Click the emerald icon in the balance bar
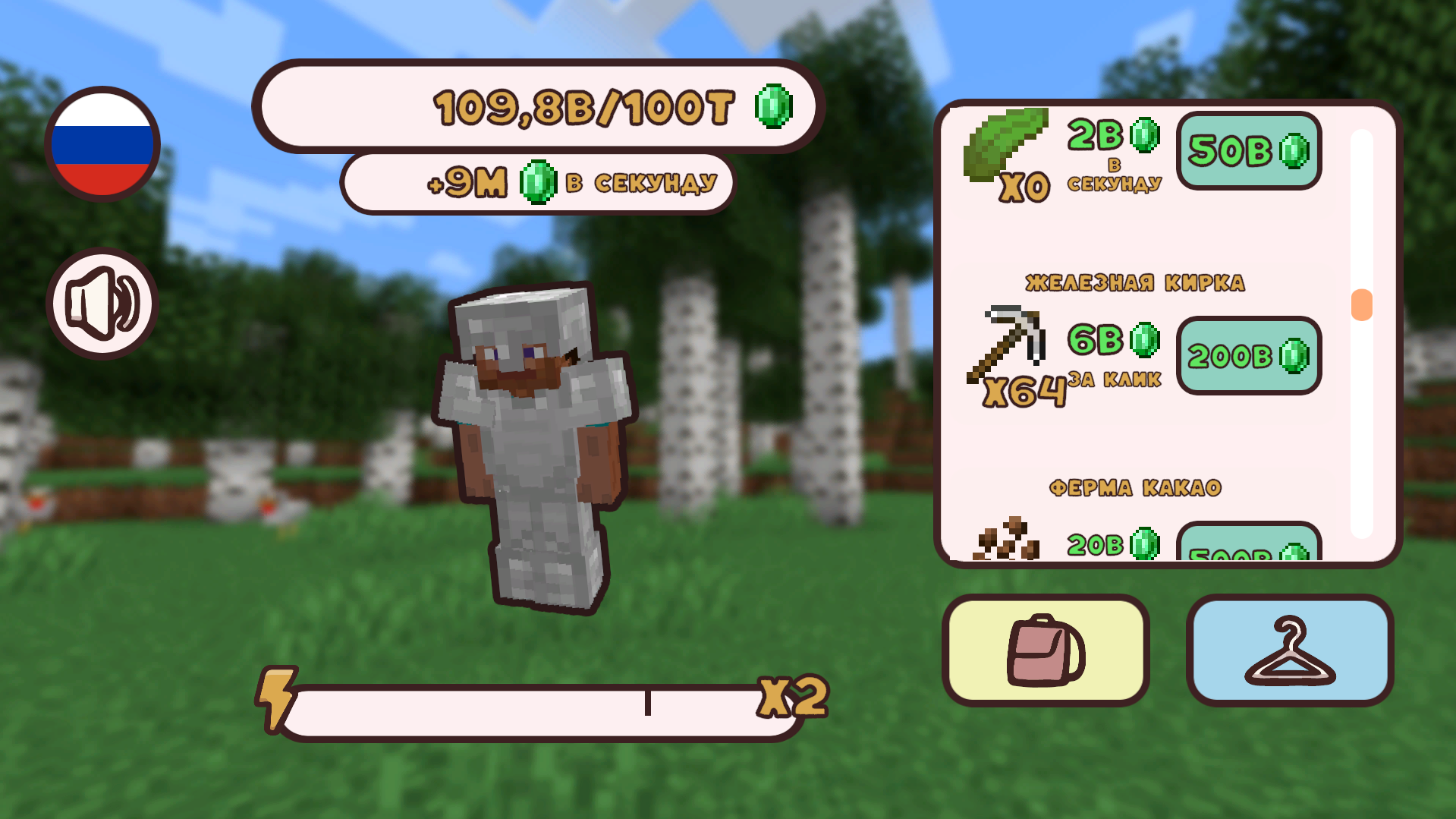The height and width of the screenshot is (819, 1456). pyautogui.click(x=775, y=107)
